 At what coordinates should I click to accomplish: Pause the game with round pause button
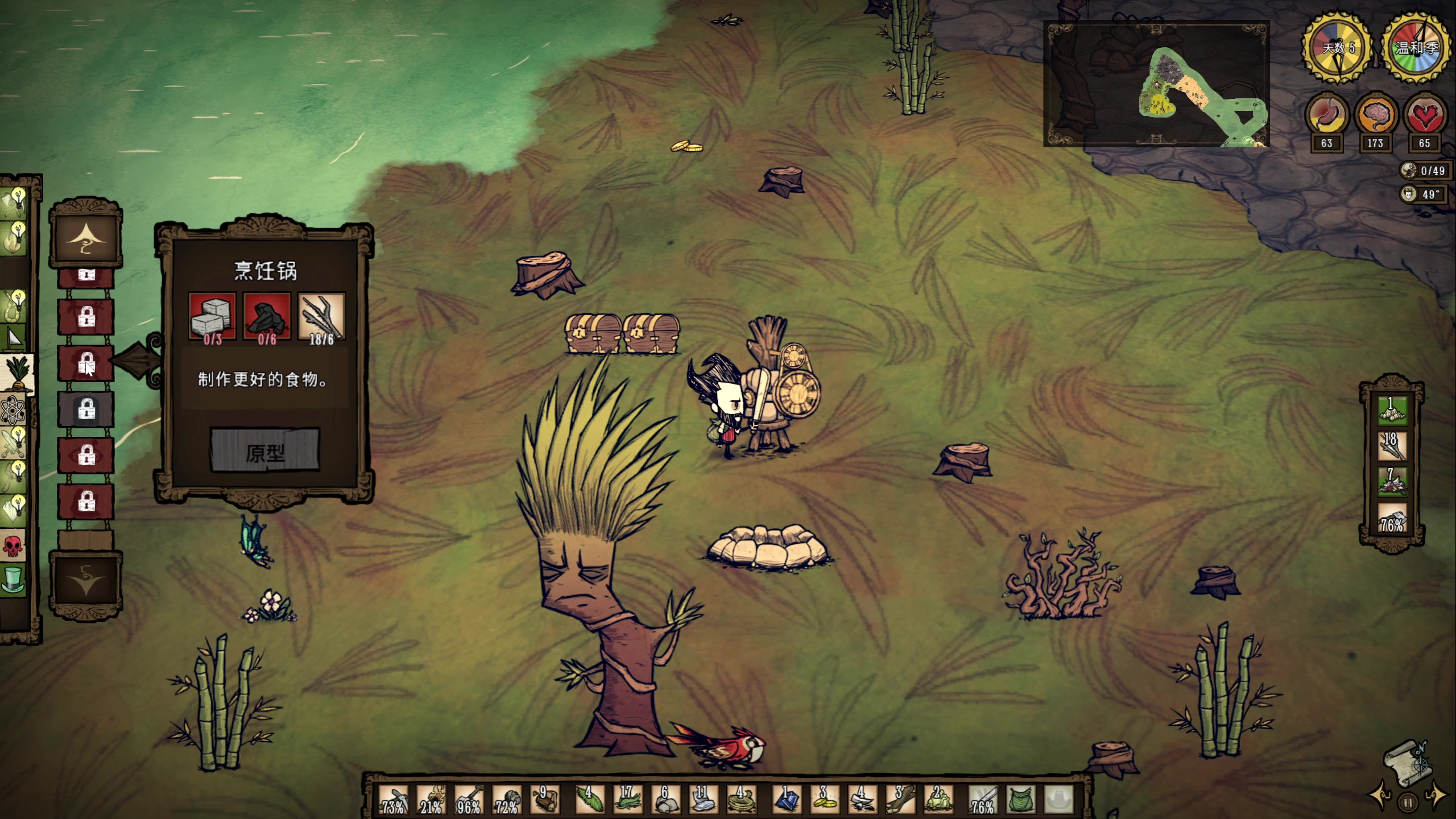(1408, 803)
